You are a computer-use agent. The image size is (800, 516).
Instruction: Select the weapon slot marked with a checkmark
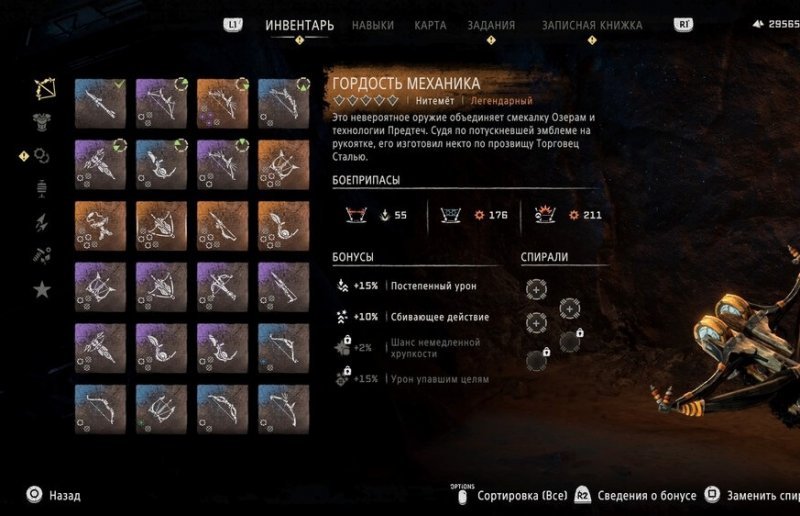[100, 104]
